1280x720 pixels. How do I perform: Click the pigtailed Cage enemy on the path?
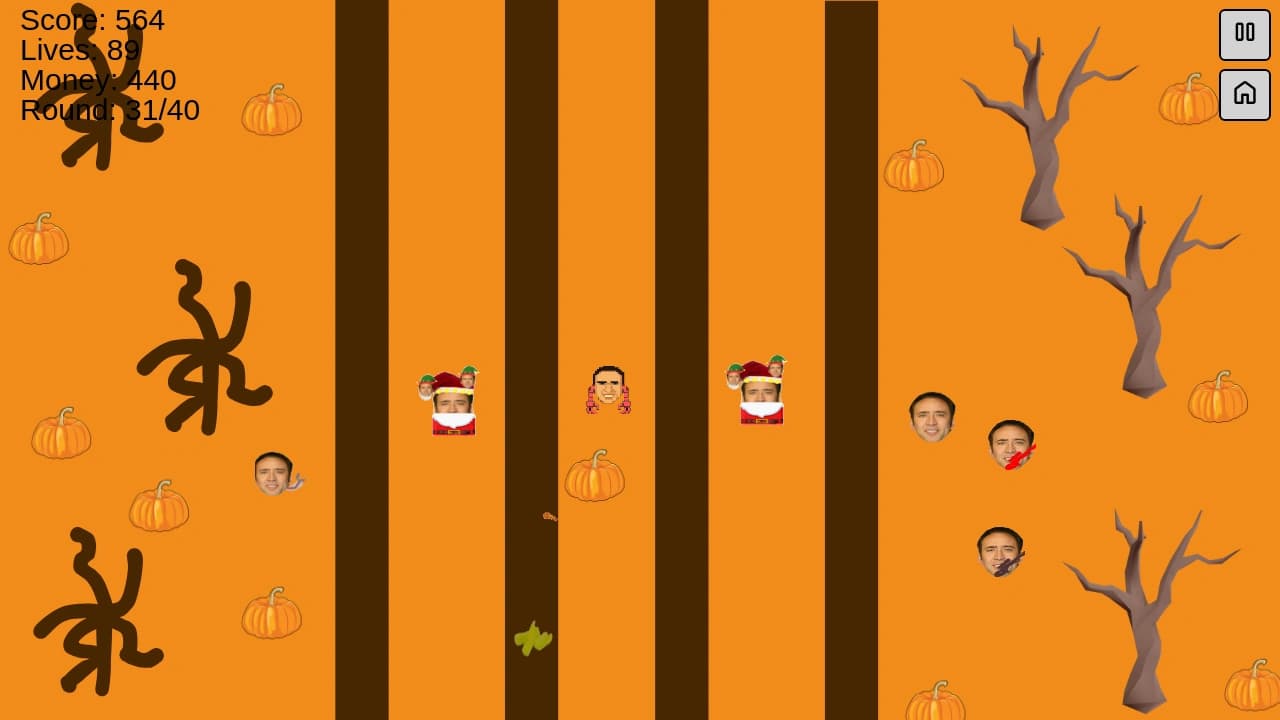click(x=607, y=390)
